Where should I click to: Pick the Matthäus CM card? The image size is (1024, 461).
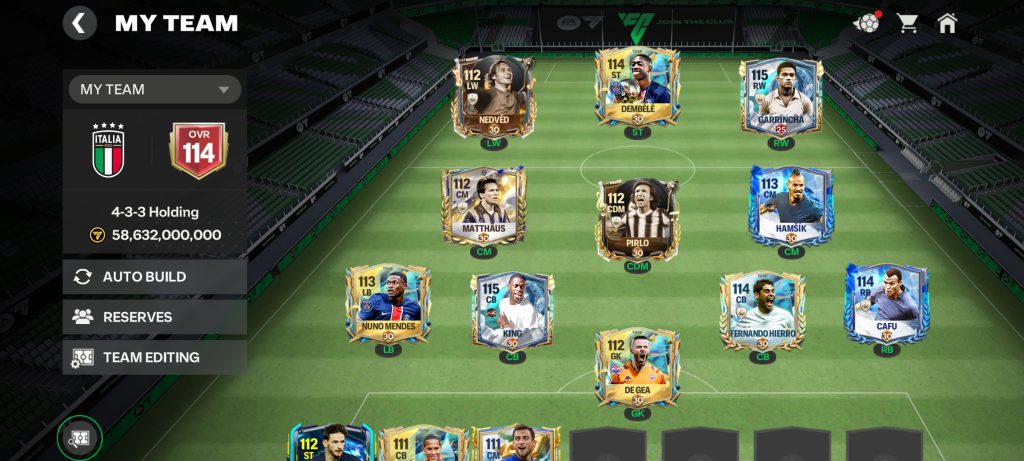[483, 207]
